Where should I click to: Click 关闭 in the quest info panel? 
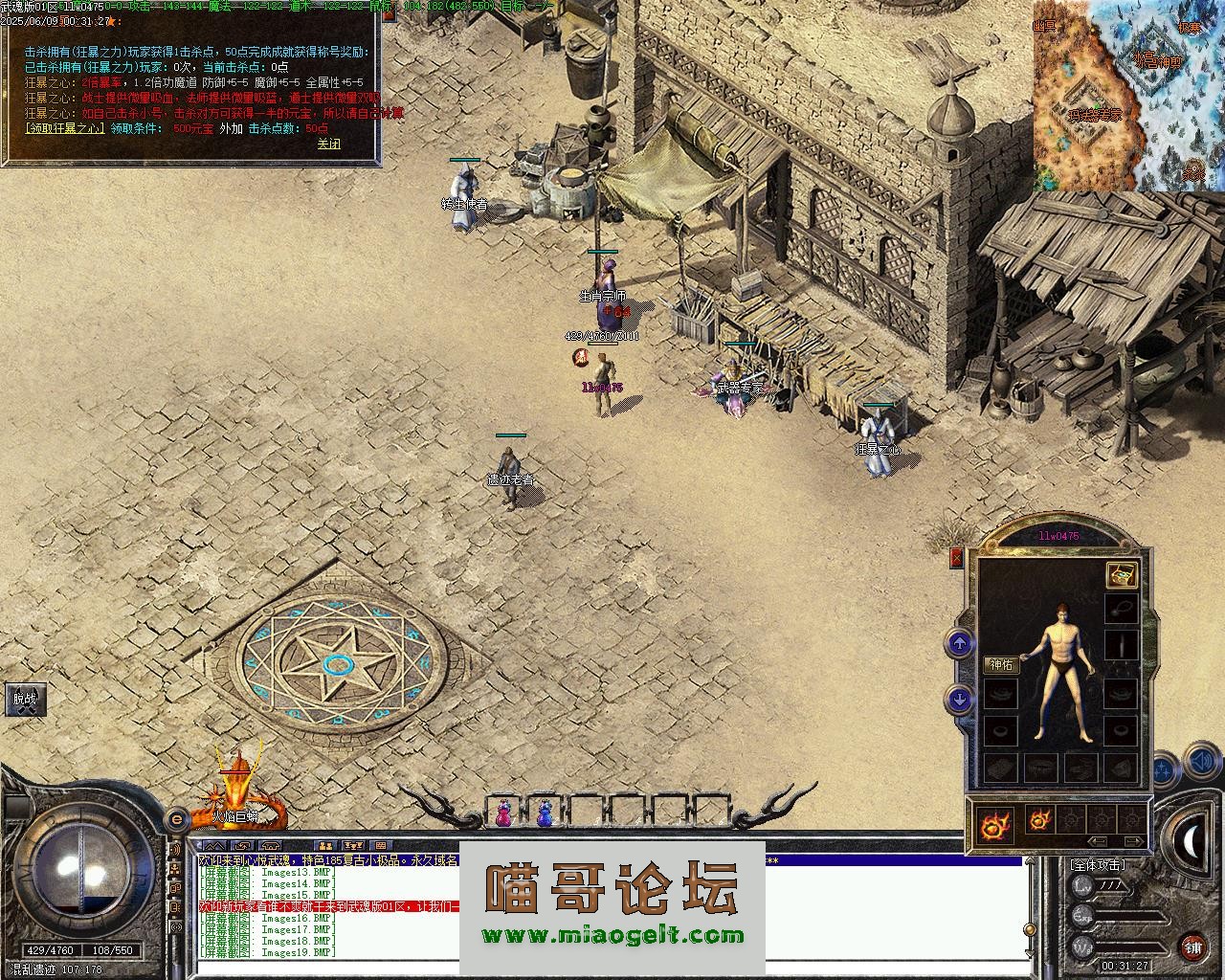coord(328,144)
